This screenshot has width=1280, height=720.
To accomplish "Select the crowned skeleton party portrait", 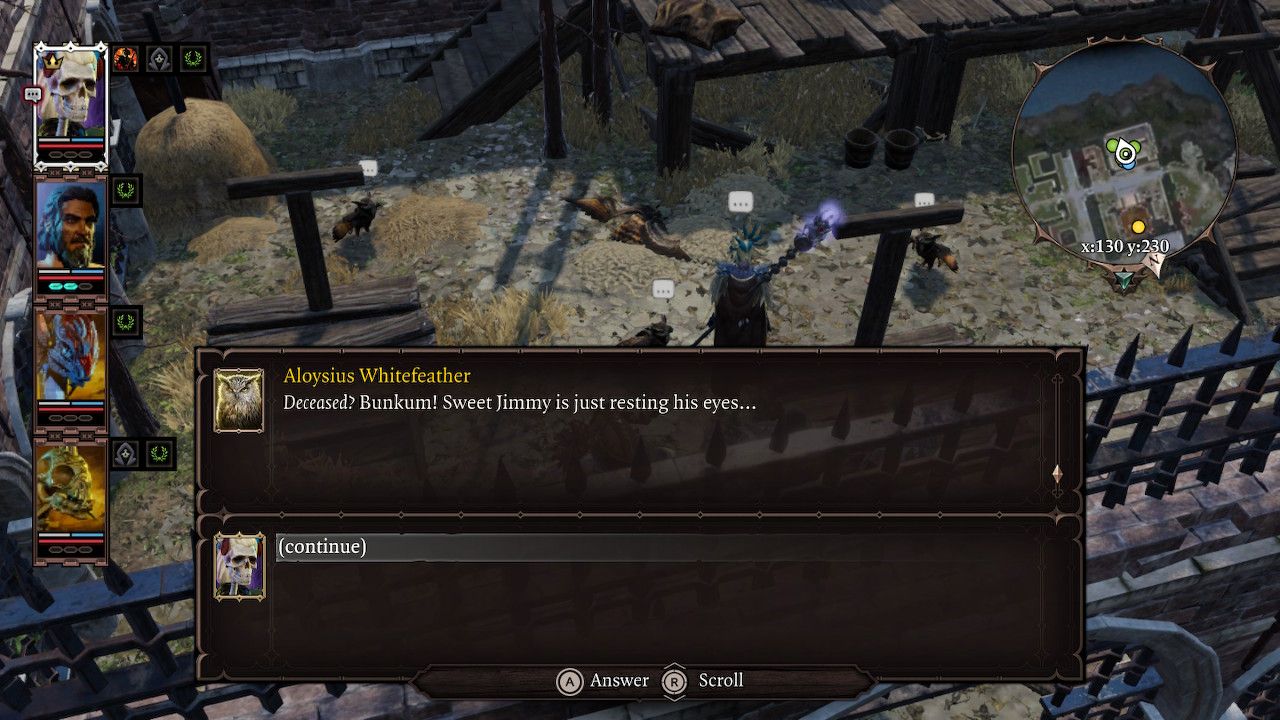I will (70, 95).
